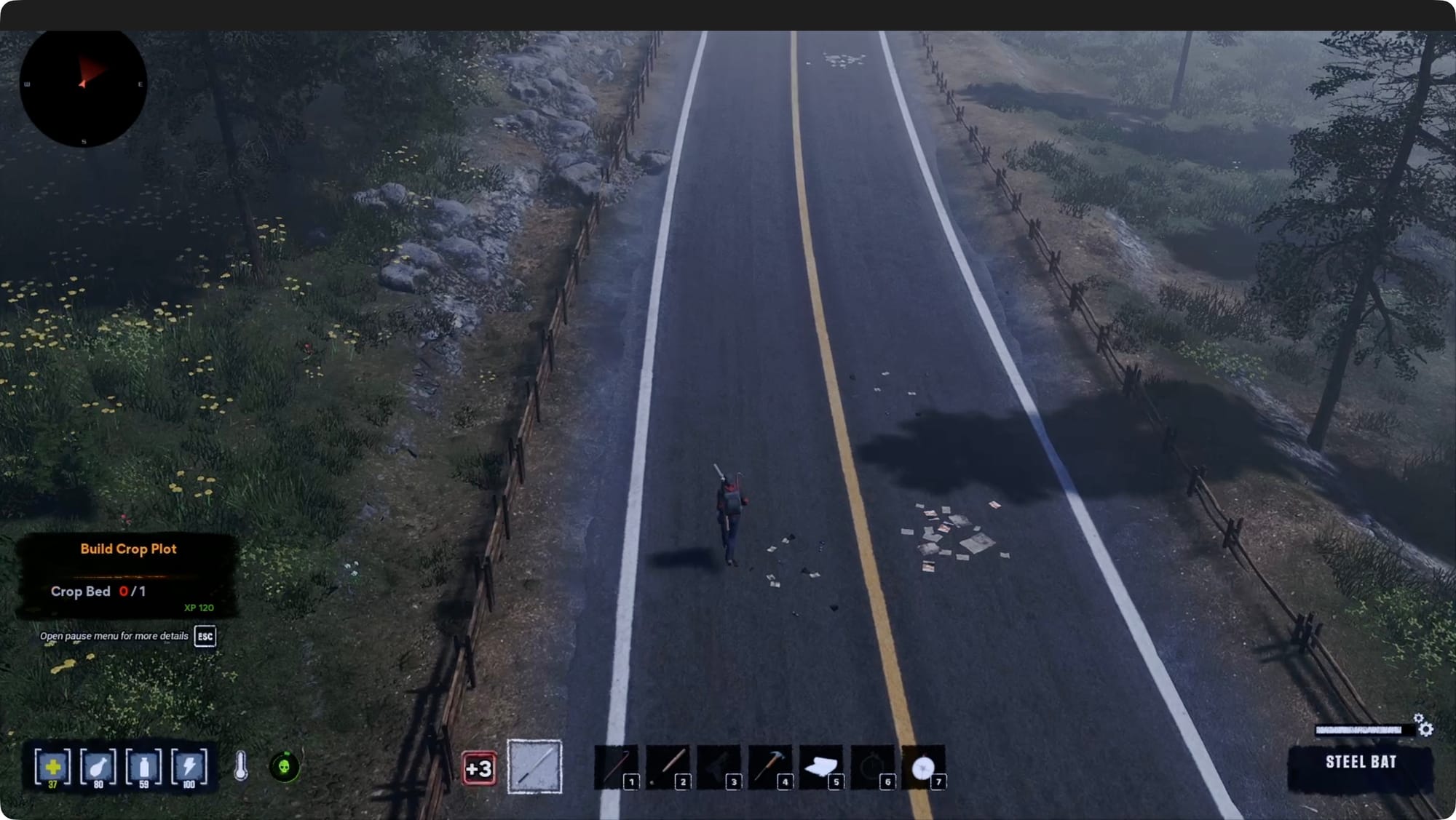The width and height of the screenshot is (1456, 820).
Task: Select the hunger drumstick status icon
Action: pos(98,767)
